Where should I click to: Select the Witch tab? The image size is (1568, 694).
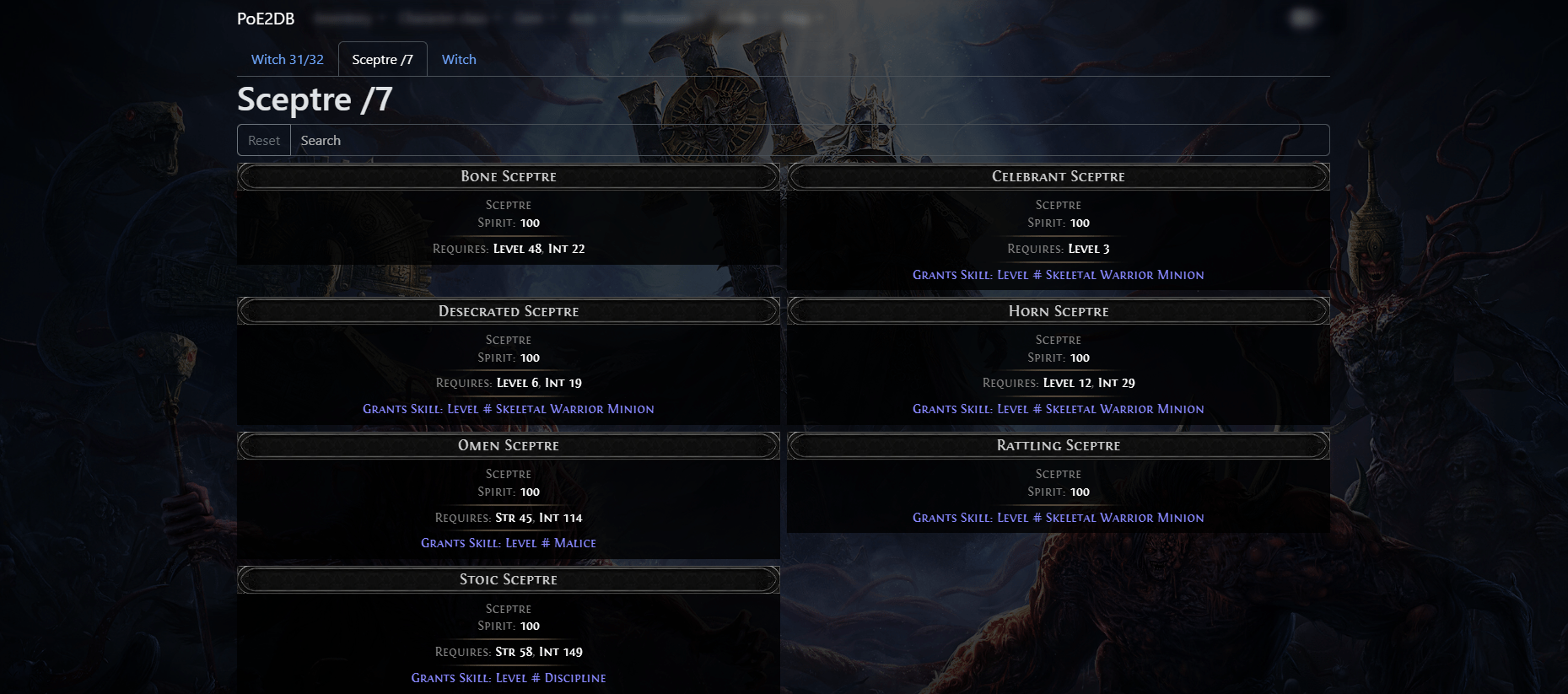(x=458, y=59)
